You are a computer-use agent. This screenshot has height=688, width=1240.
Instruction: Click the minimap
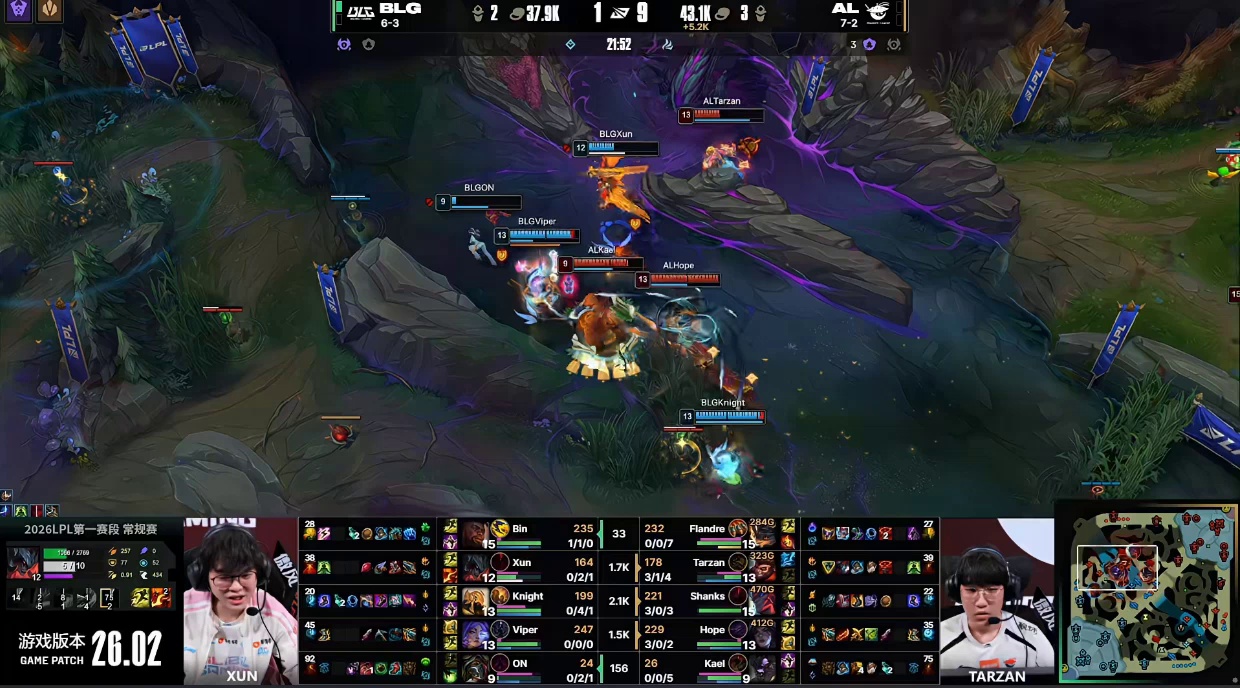pyautogui.click(x=1148, y=592)
